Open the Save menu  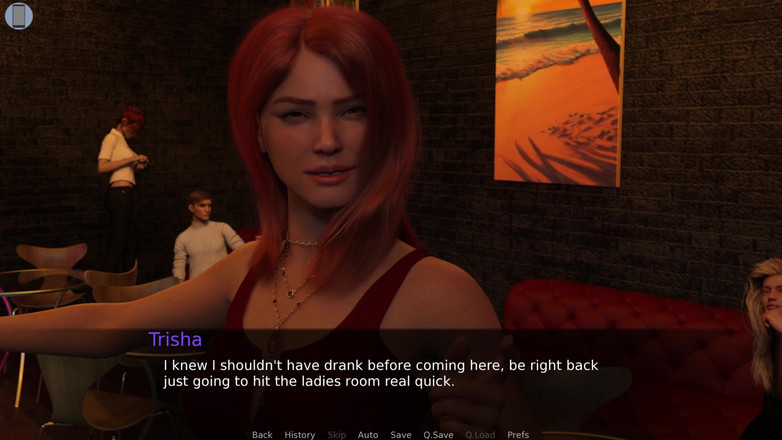coord(401,435)
